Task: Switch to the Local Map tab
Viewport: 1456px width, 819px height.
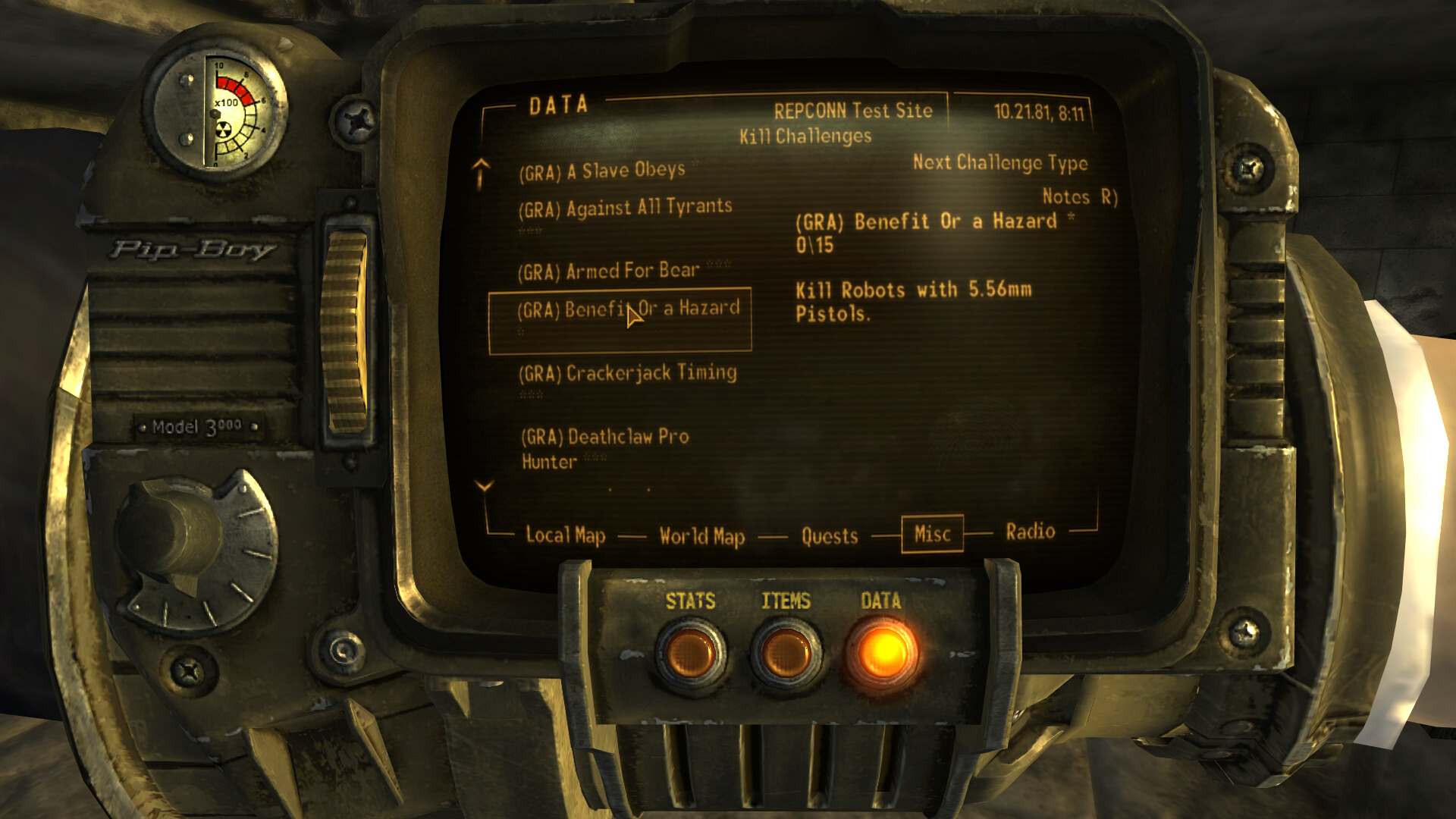Action: click(564, 536)
